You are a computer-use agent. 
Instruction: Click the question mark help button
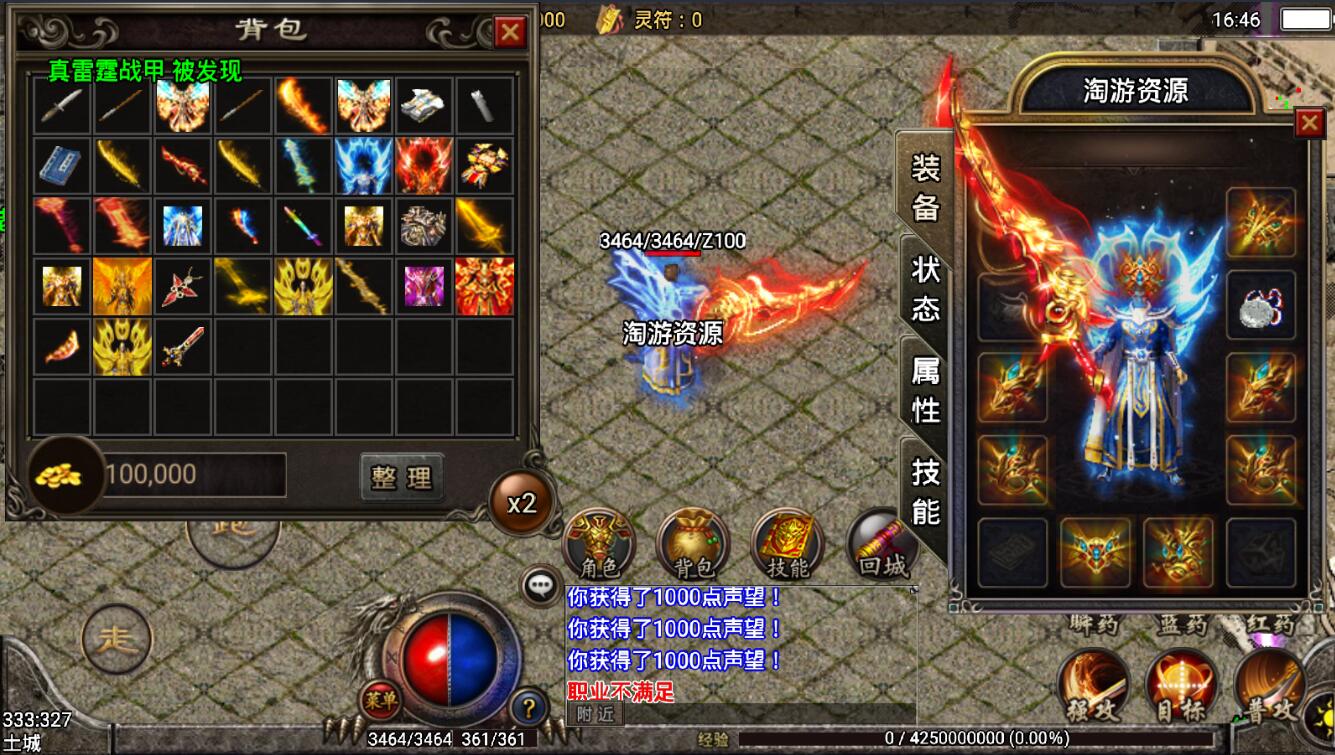click(529, 709)
